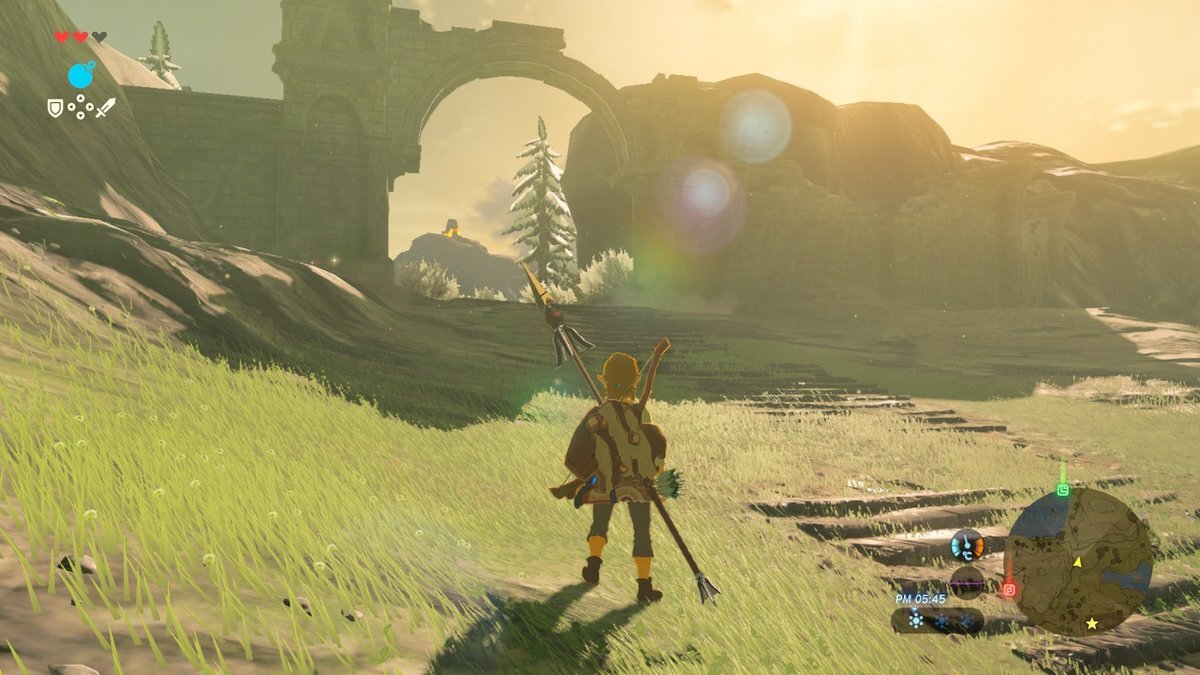Viewport: 1200px width, 675px height.
Task: Click the sword icon beside the D-pad
Action: coord(105,107)
